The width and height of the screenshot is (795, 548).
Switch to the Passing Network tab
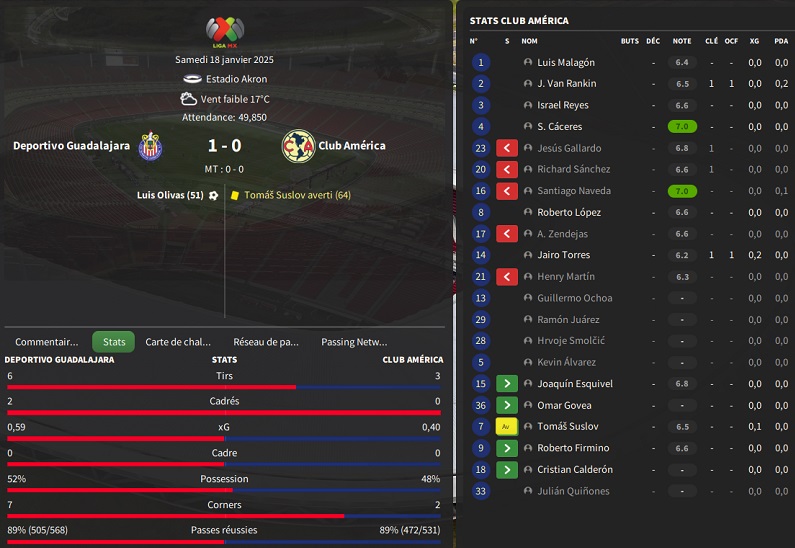click(354, 342)
